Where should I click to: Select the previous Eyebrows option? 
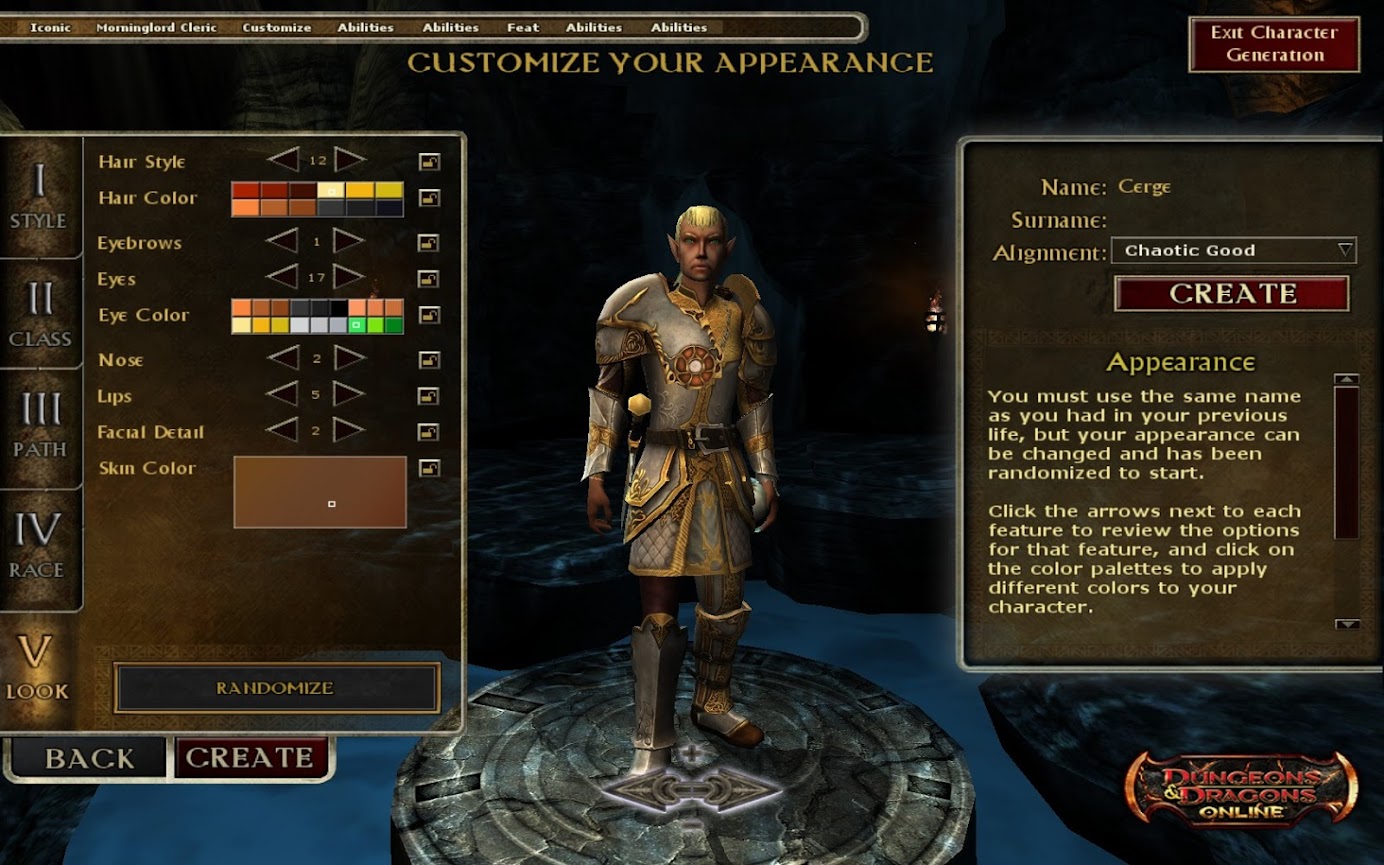[x=283, y=242]
